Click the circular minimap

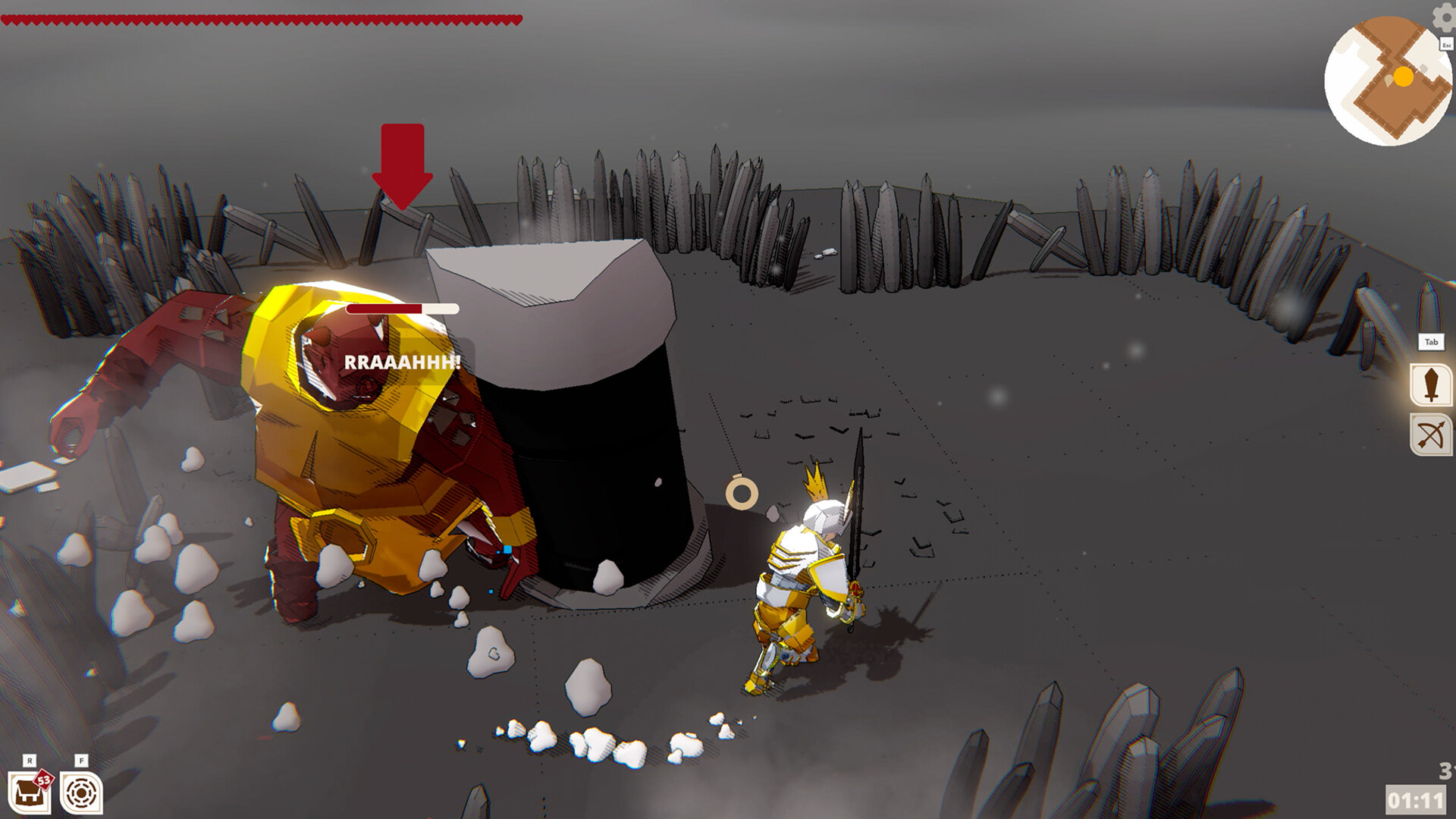tap(1388, 81)
